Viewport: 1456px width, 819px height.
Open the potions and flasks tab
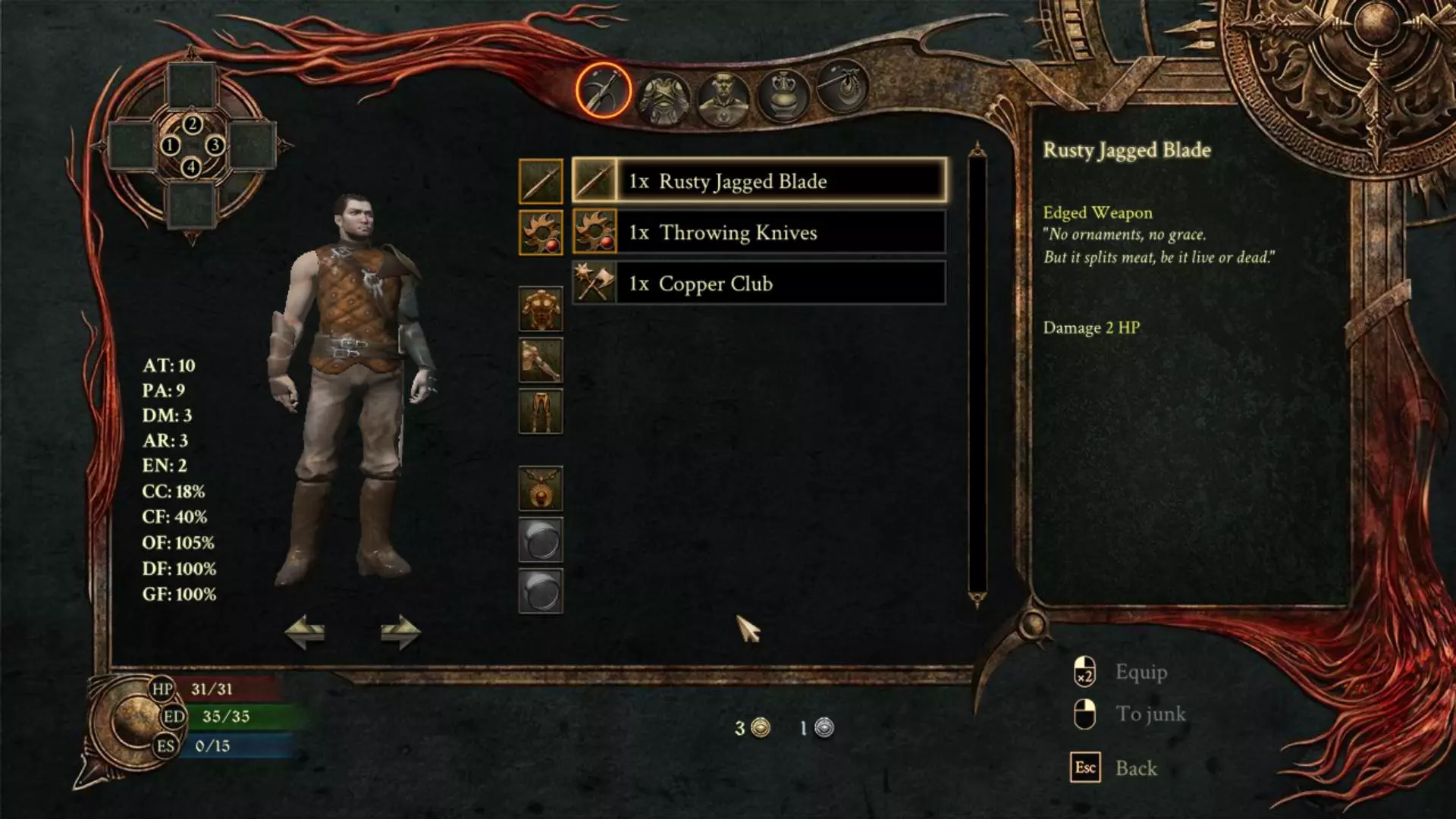click(x=783, y=96)
